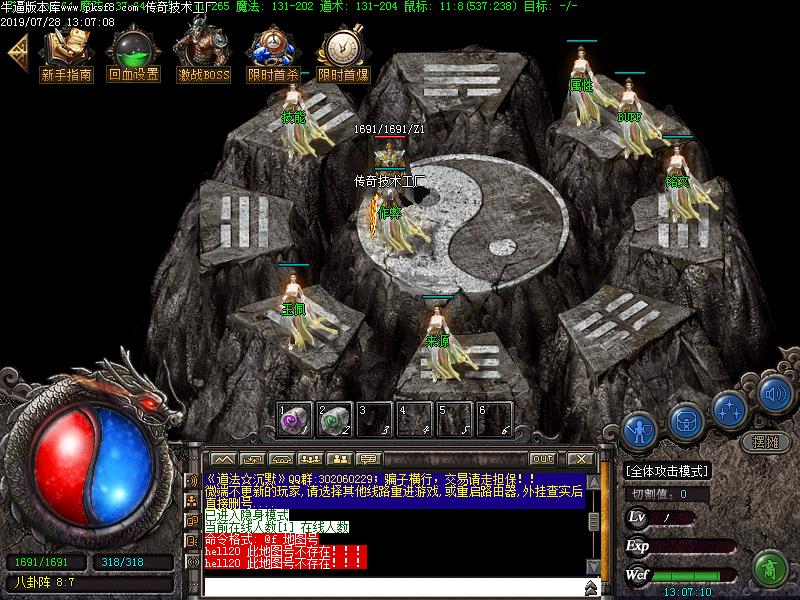Open the skills panel with sparkles icon

point(731,408)
